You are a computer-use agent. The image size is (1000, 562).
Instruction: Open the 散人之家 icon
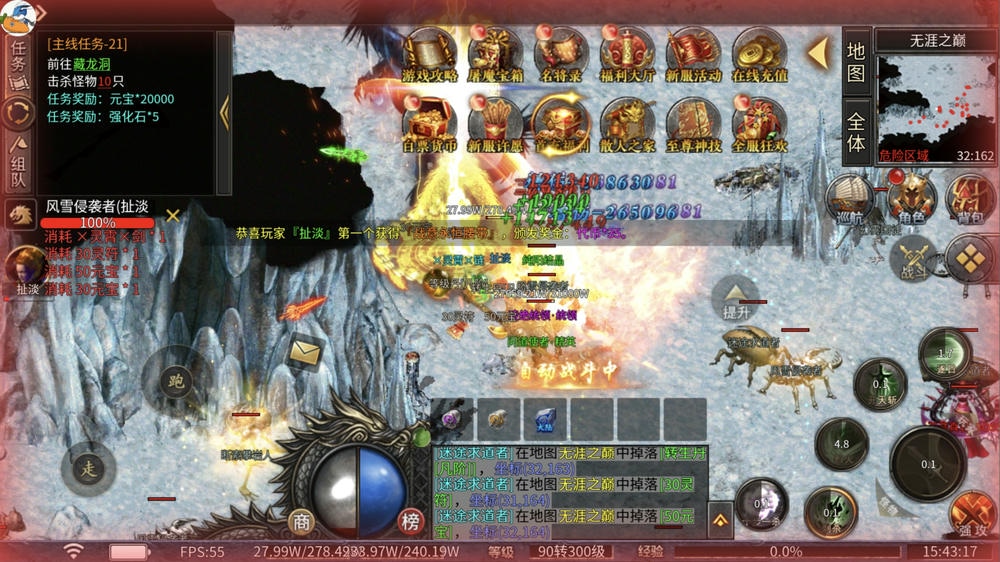(627, 124)
